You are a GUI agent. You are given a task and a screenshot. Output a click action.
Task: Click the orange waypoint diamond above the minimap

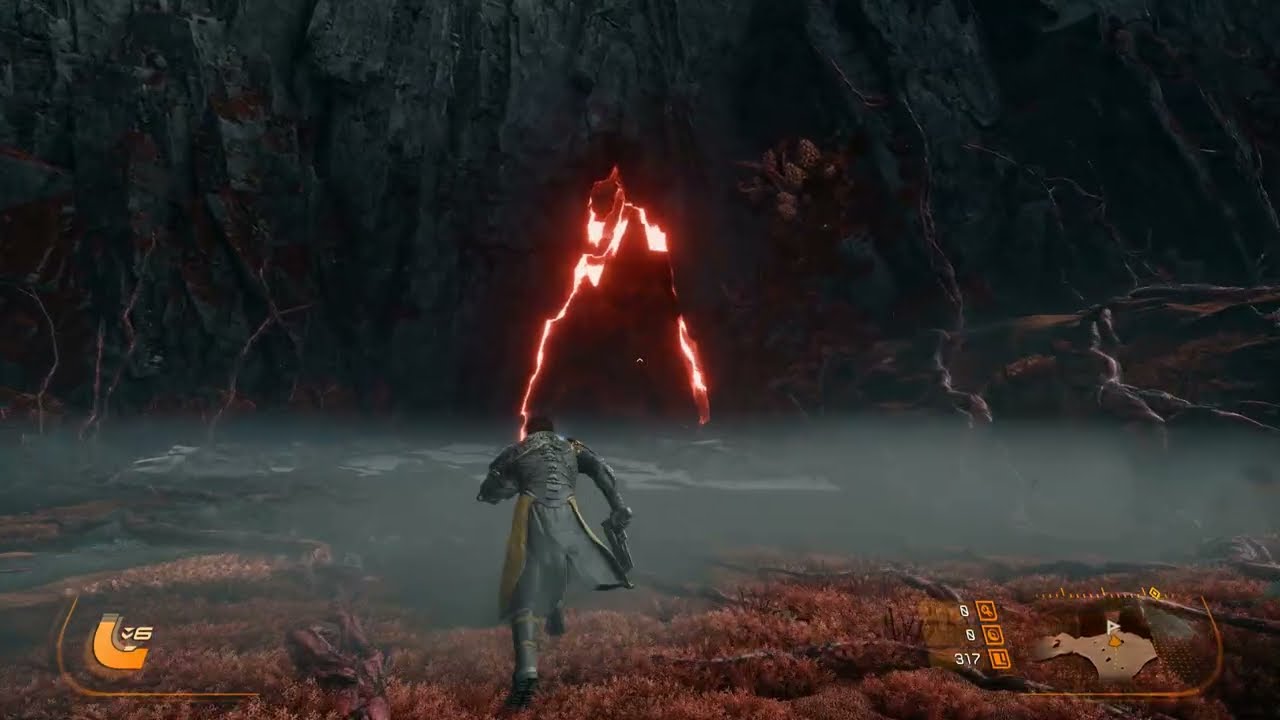[x=1154, y=593]
